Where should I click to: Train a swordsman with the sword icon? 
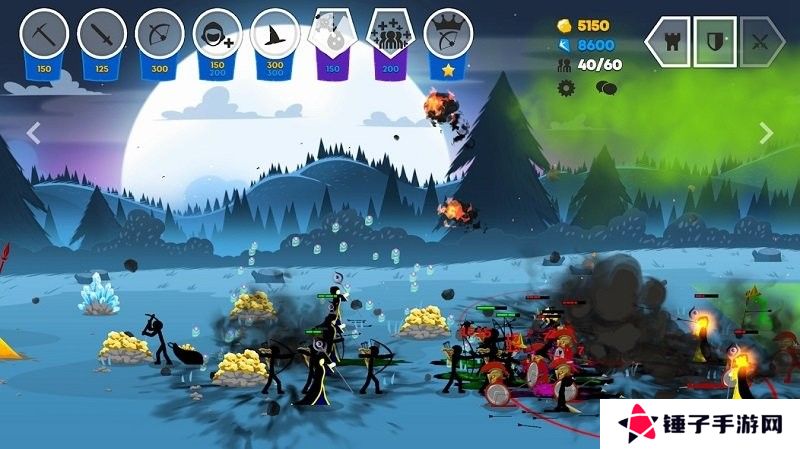pyautogui.click(x=102, y=34)
